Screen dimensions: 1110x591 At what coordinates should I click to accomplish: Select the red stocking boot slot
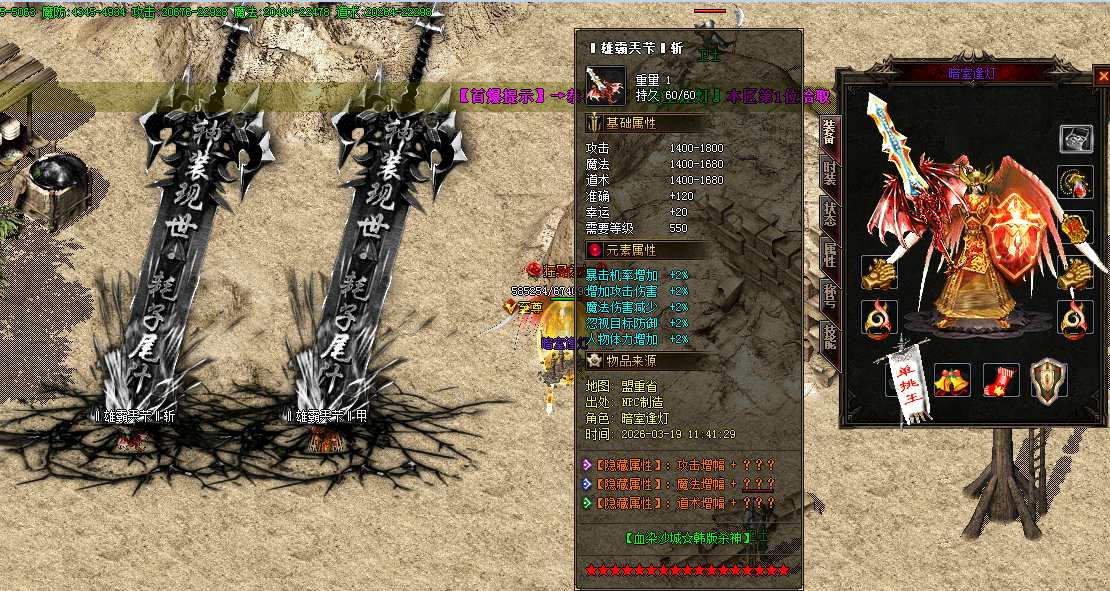[x=1001, y=381]
